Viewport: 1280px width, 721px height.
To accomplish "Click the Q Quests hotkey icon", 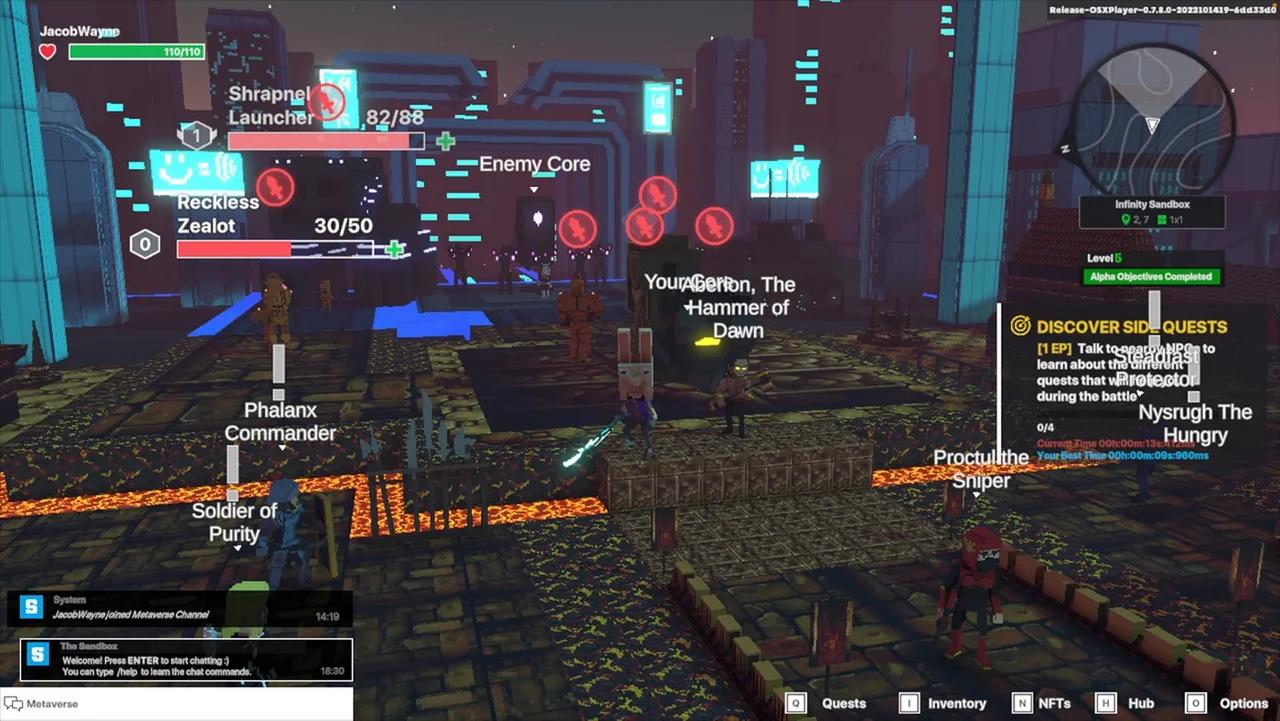I will (795, 703).
